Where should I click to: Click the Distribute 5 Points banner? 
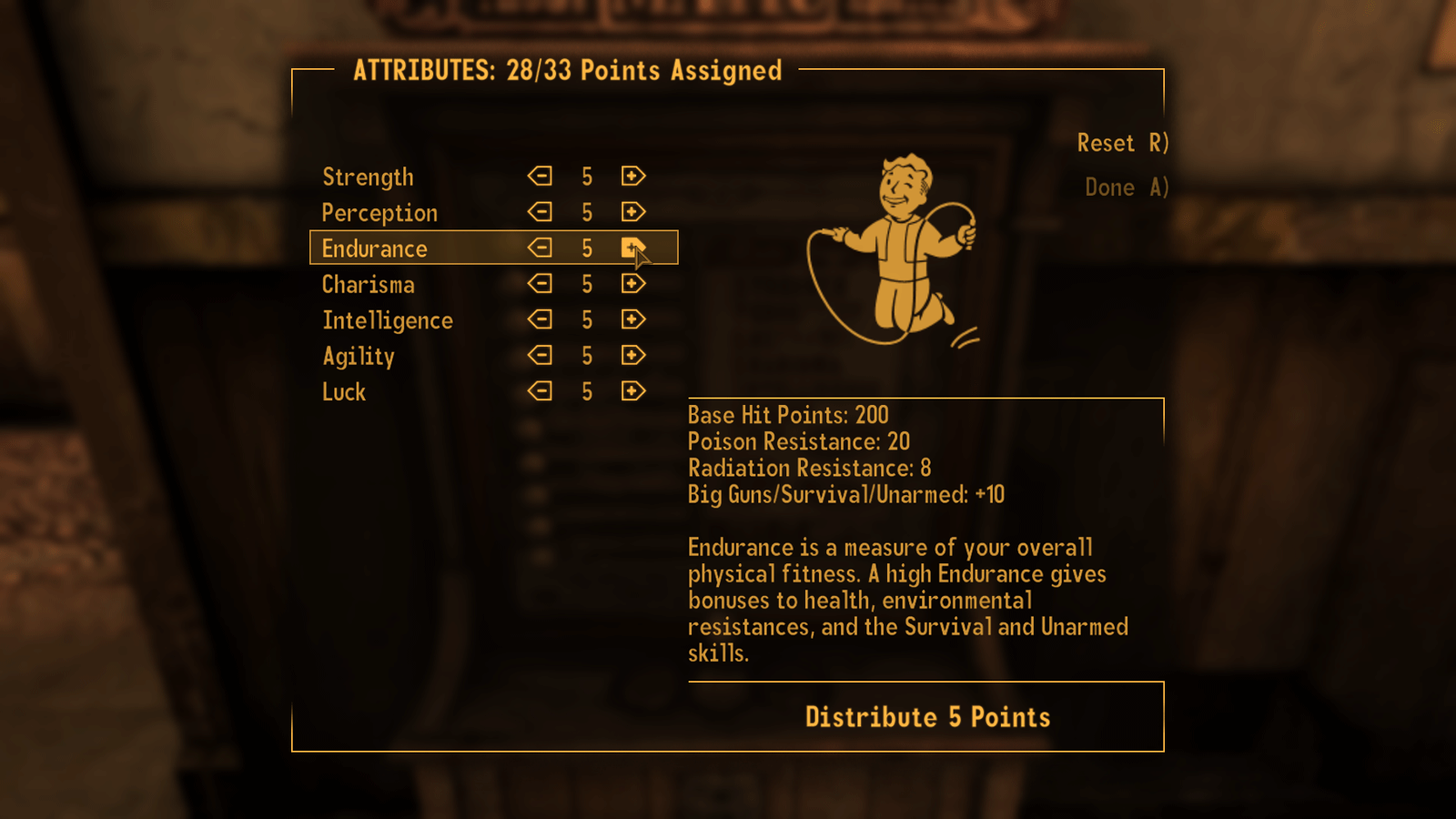click(x=925, y=716)
